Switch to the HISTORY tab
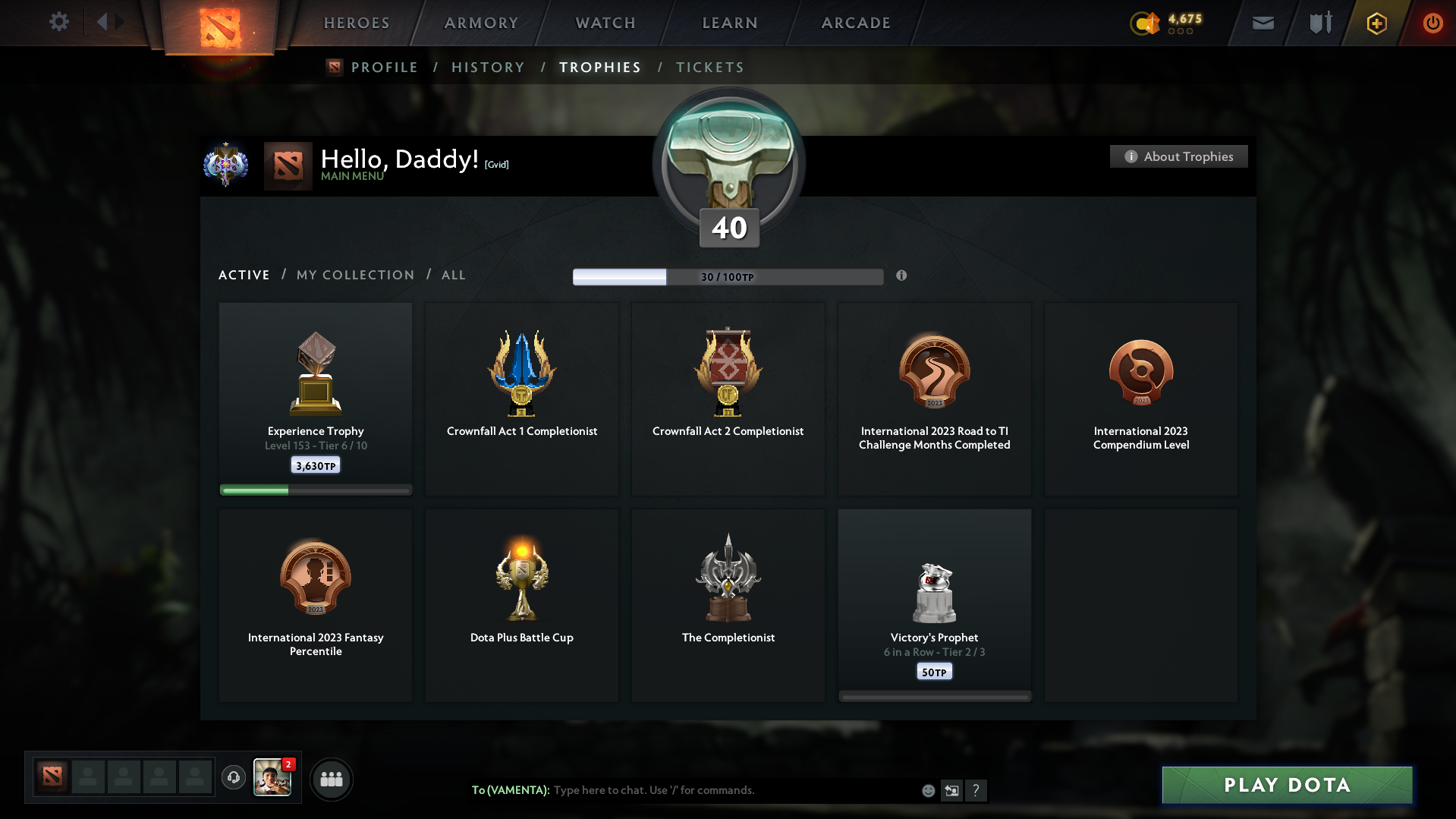 tap(488, 67)
